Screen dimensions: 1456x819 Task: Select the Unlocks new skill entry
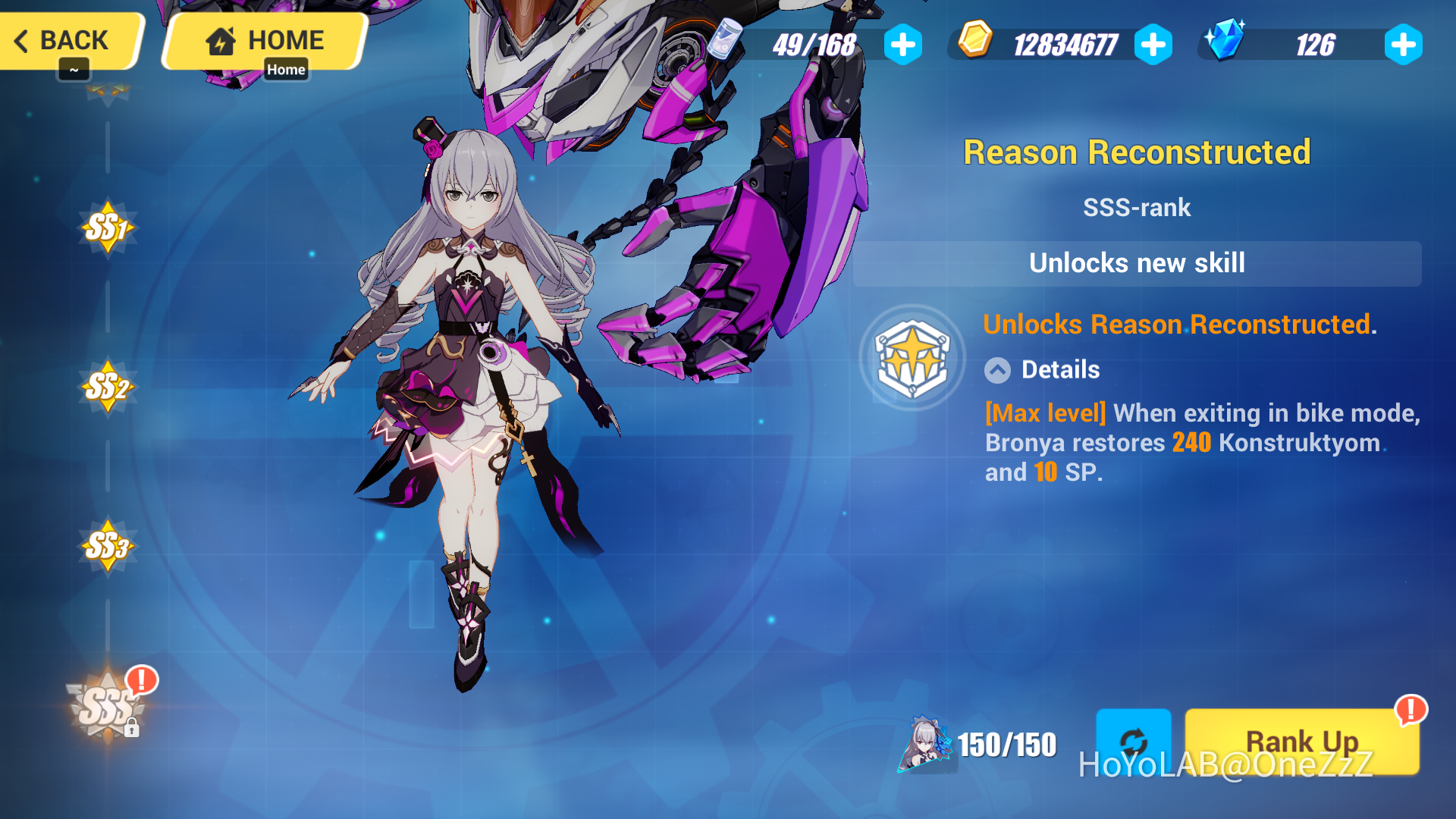(1137, 263)
